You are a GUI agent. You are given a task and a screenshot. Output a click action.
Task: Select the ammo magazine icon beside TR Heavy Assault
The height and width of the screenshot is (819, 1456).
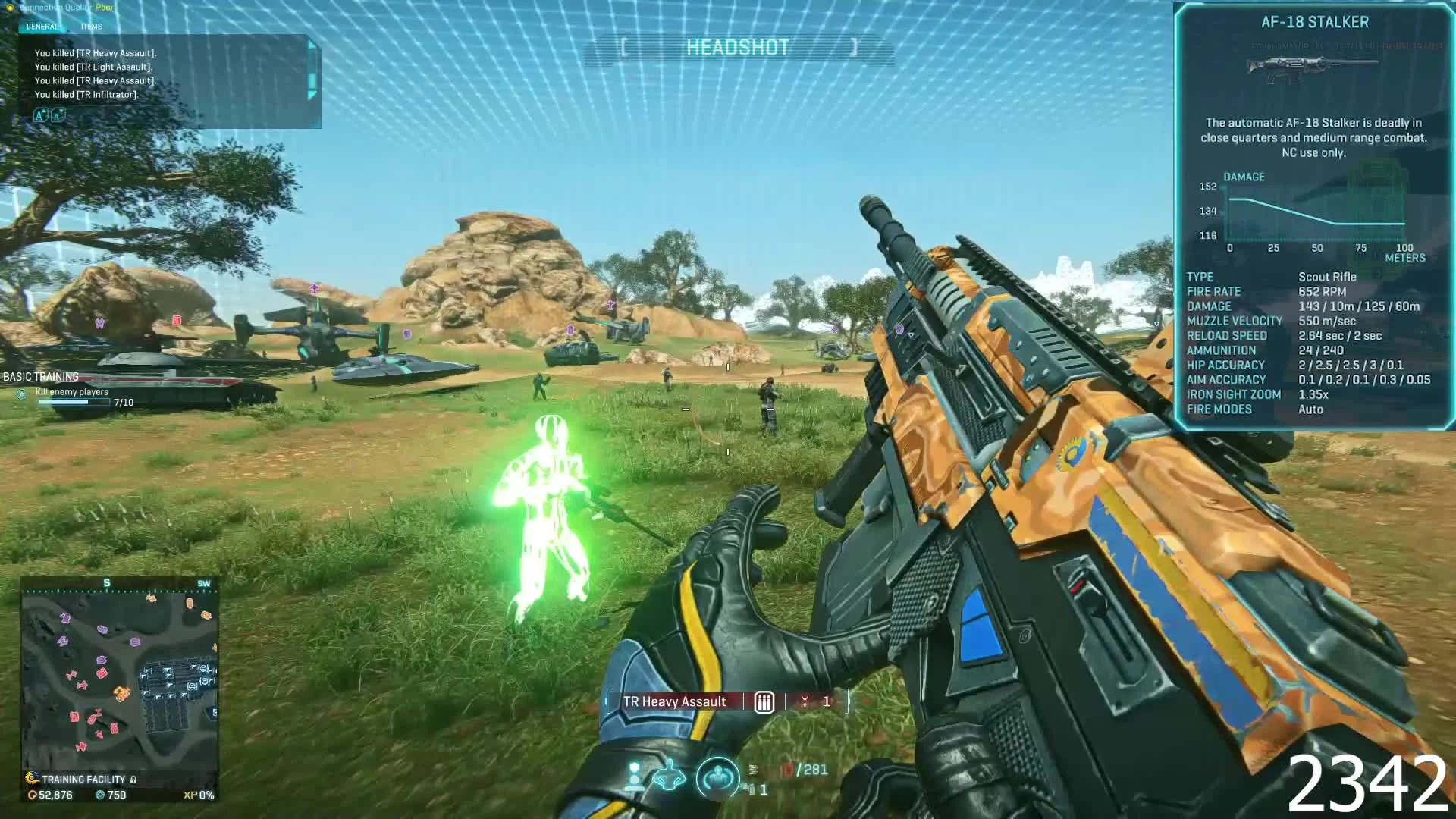click(x=763, y=702)
